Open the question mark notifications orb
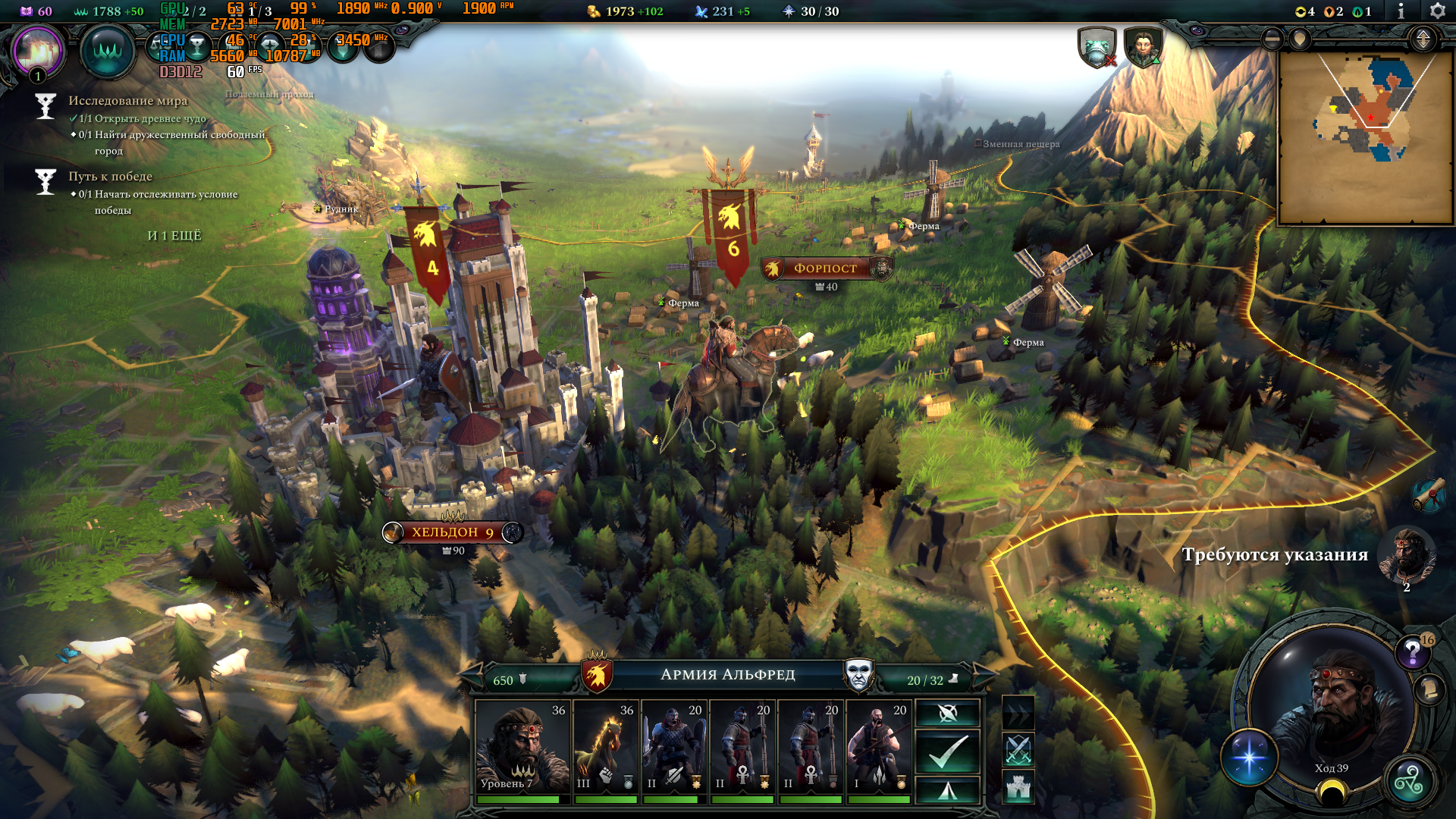Screen dimensions: 1456x819 (1412, 651)
